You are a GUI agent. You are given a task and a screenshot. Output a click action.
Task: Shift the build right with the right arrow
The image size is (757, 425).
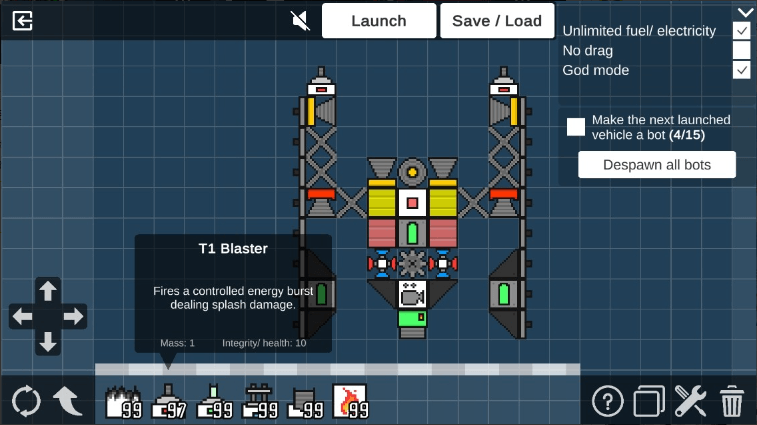74,317
